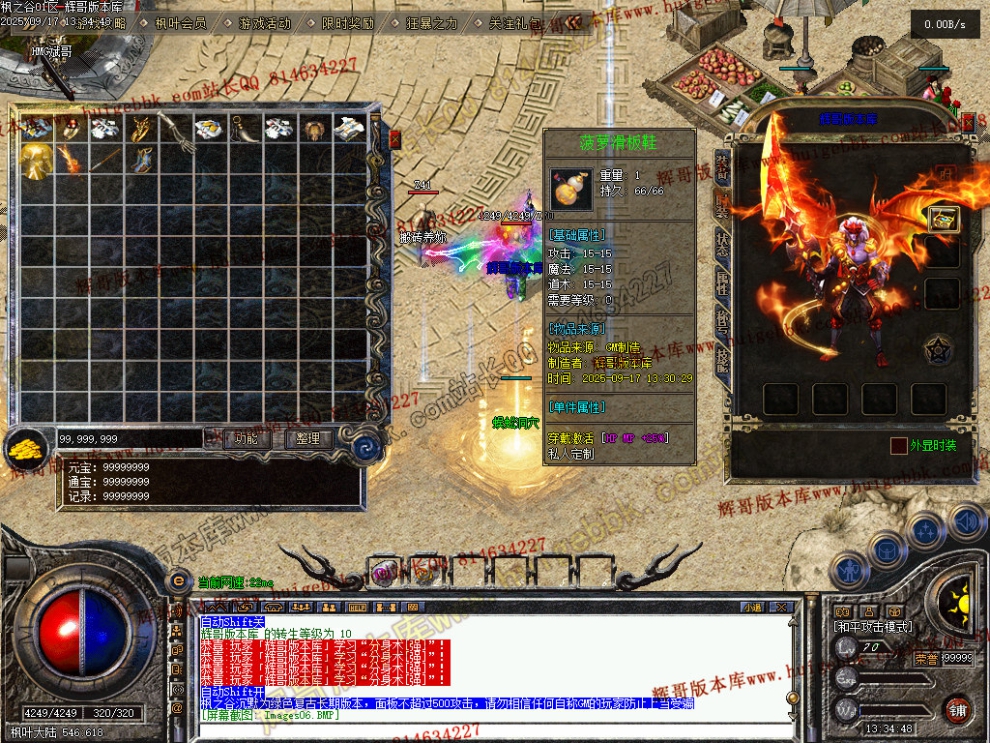
Task: Click the 功能 button in the bag
Action: point(246,438)
